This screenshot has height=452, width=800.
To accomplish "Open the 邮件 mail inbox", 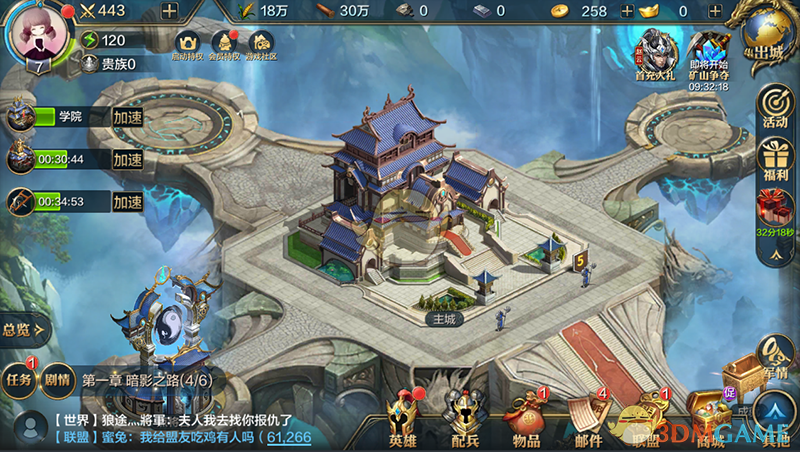I will click(x=588, y=420).
